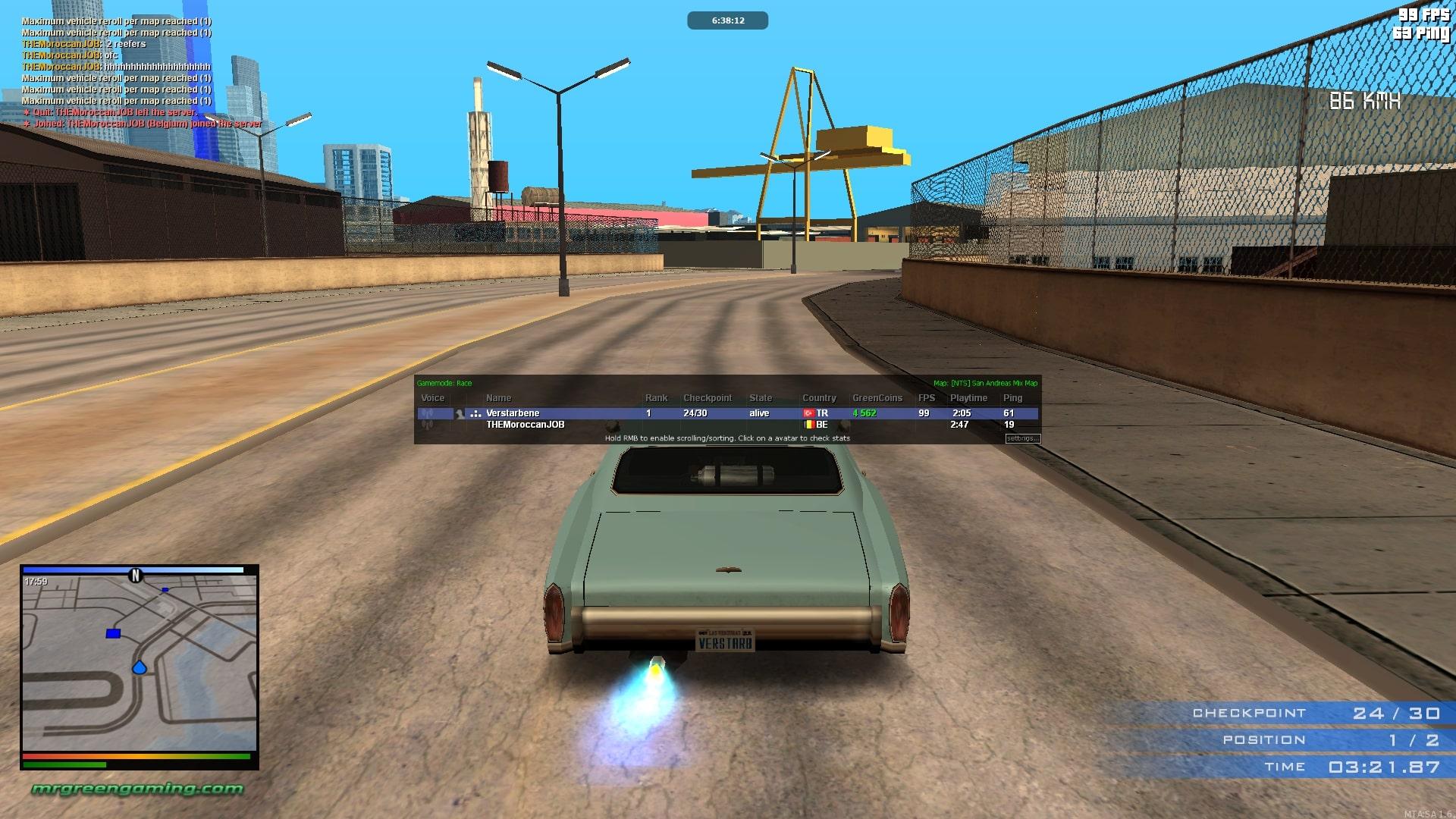Sort by the FPS column header
This screenshot has width=1456, height=819.
coord(926,398)
